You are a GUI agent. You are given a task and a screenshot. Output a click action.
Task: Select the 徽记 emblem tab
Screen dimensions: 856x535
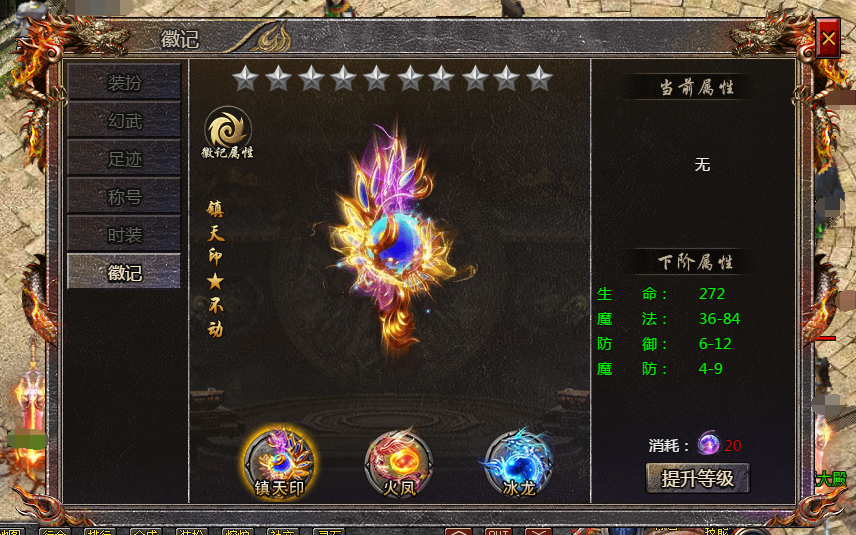click(x=124, y=272)
